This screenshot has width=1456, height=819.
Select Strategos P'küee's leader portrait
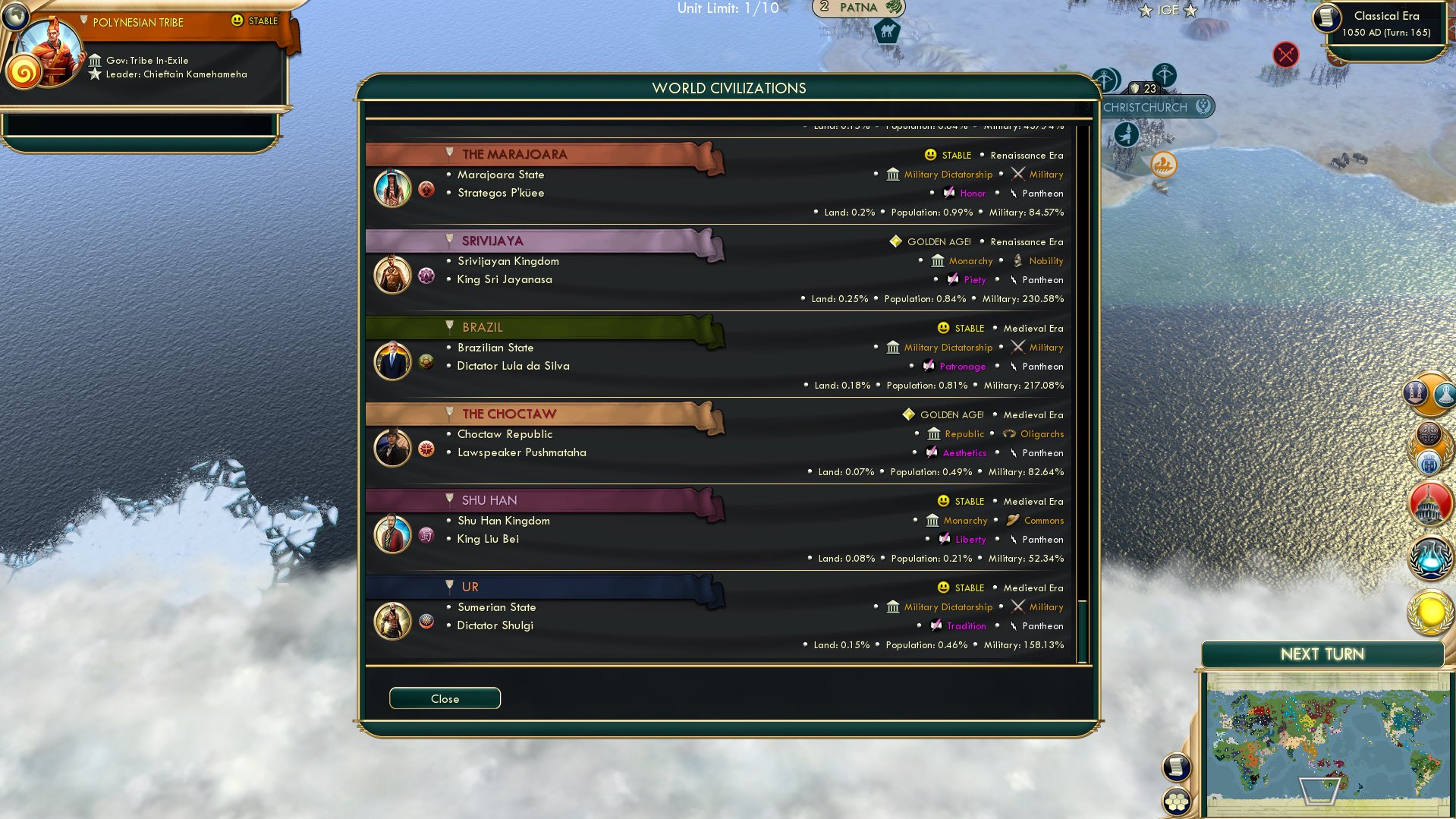click(x=392, y=187)
